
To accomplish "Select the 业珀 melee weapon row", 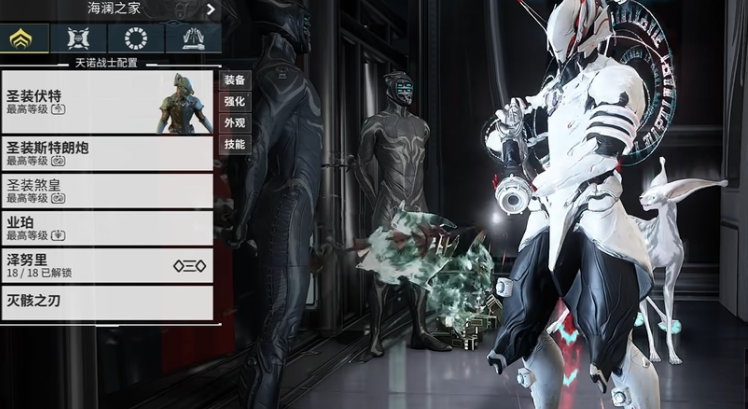I will 107,228.
